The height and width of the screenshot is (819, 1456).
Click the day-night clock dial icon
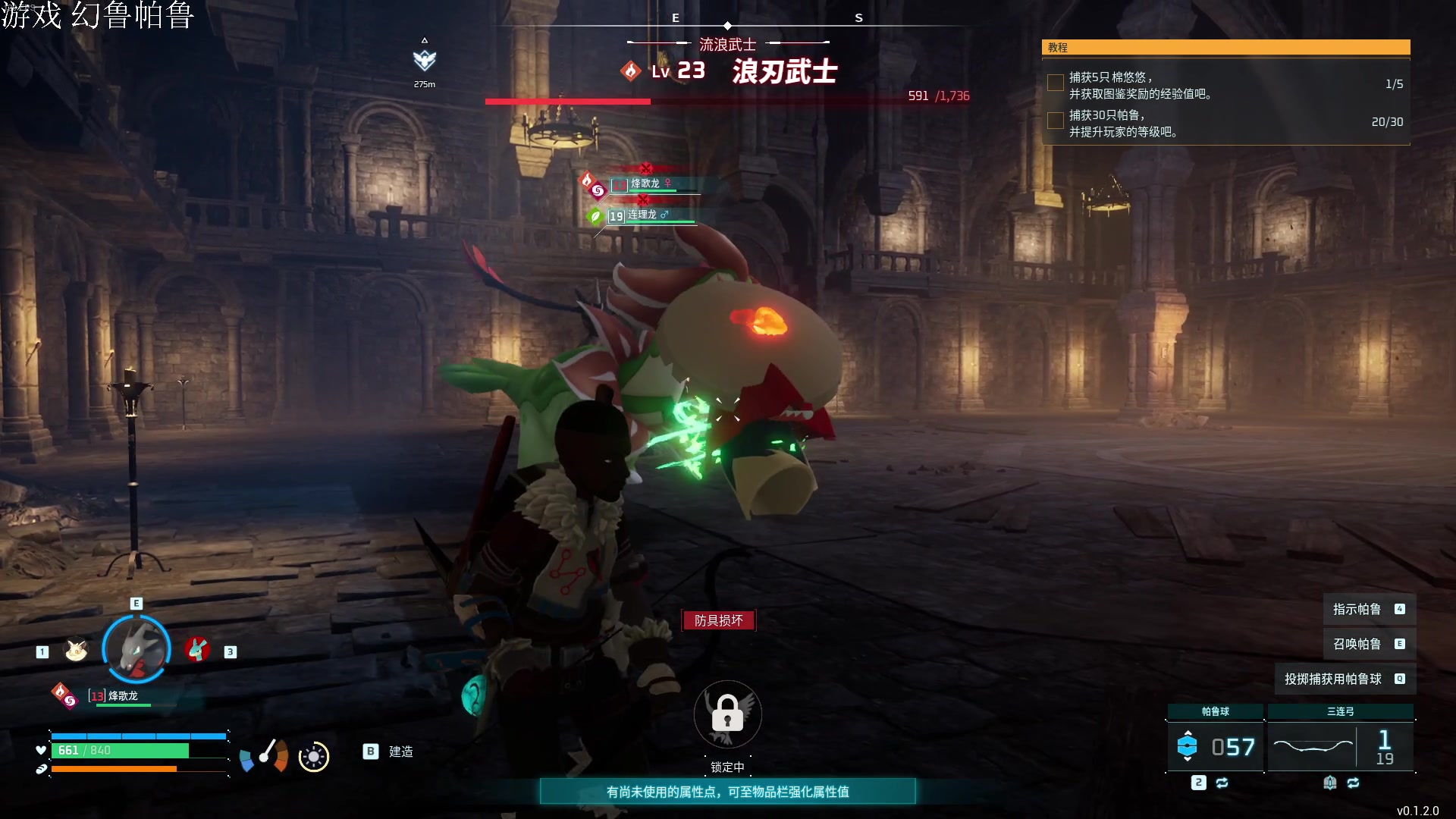tap(314, 757)
